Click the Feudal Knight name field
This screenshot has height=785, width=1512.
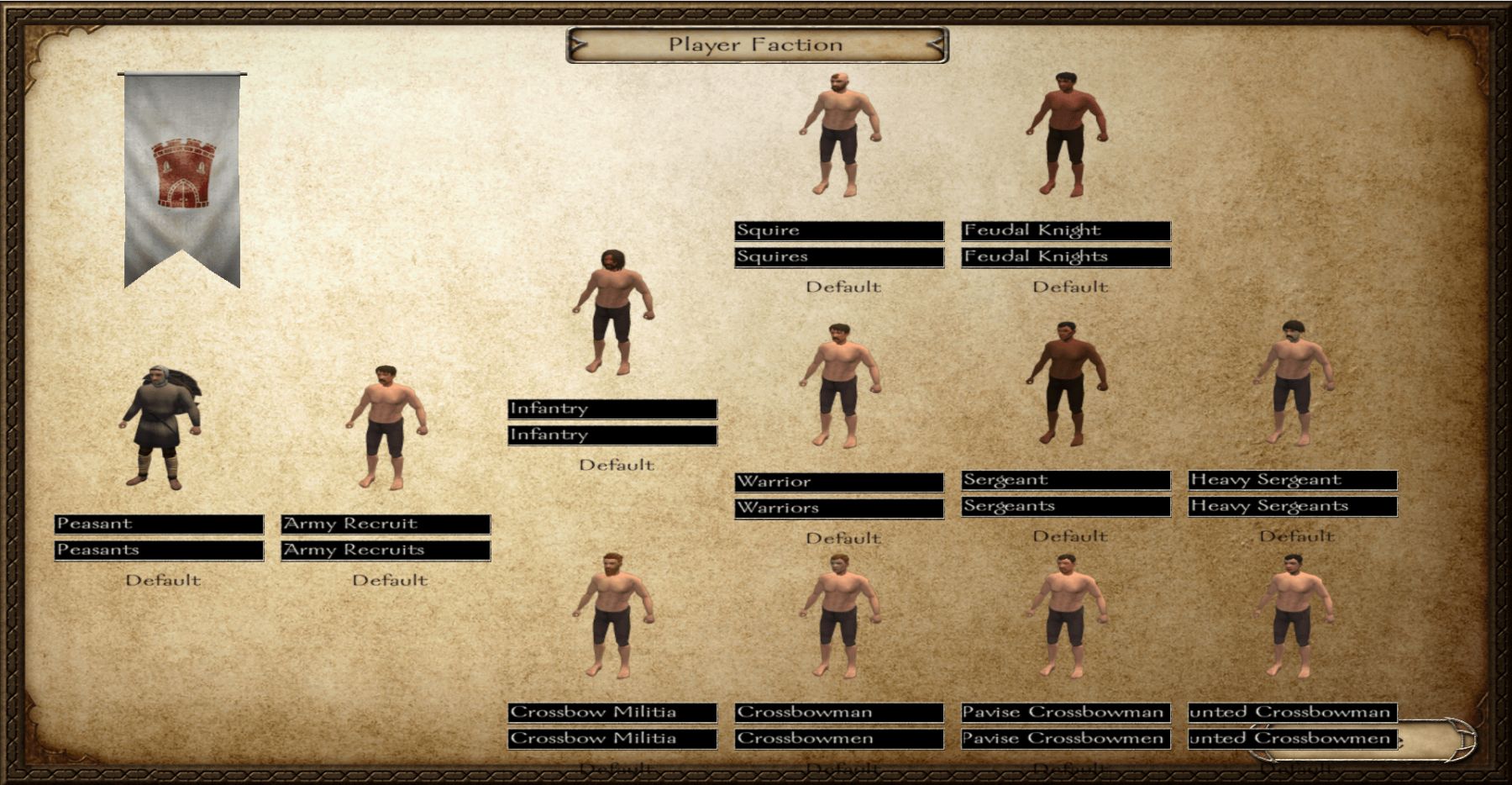tap(1065, 231)
